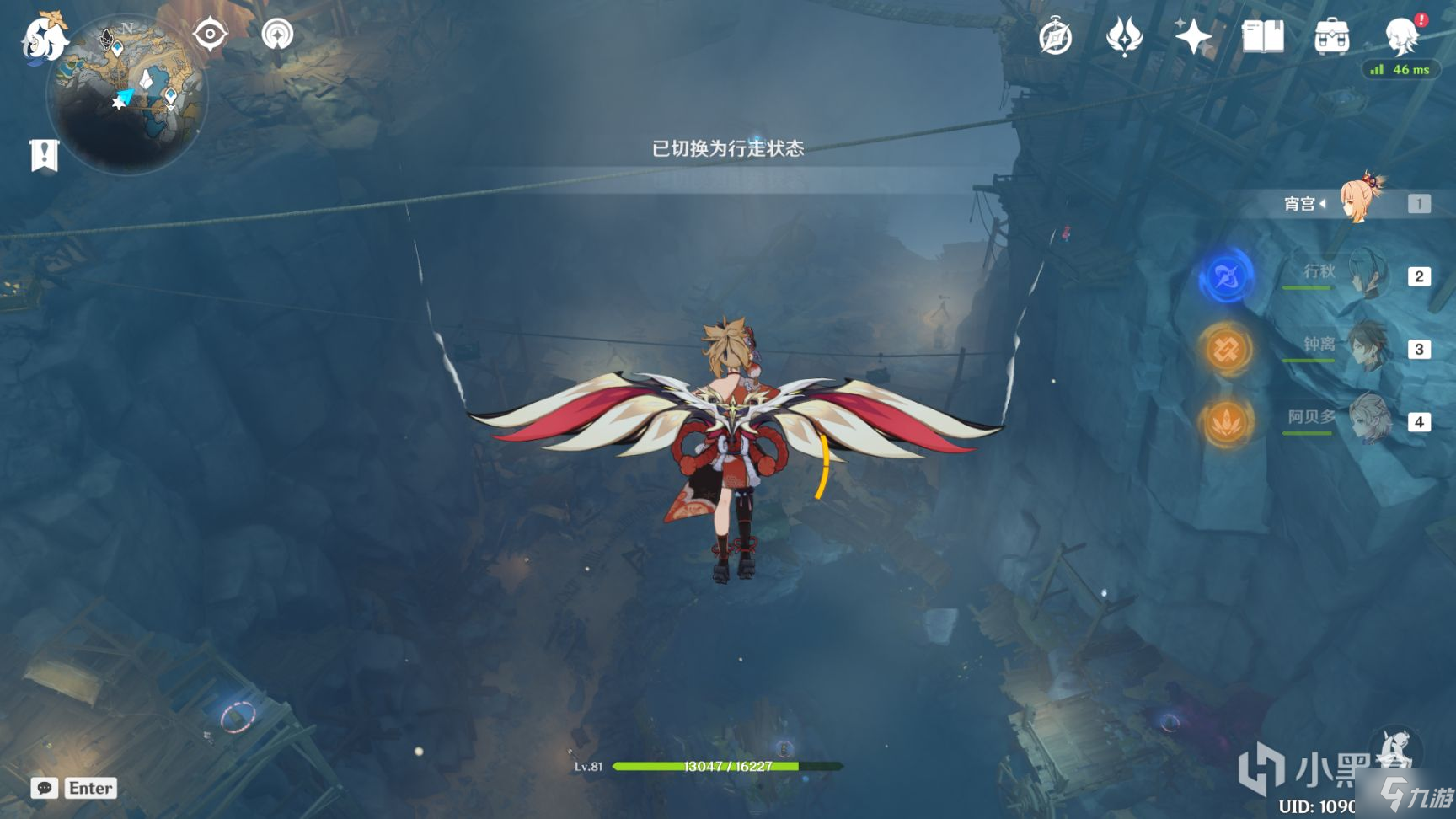Click the eye-shaped sight icon near minimap

tap(210, 35)
